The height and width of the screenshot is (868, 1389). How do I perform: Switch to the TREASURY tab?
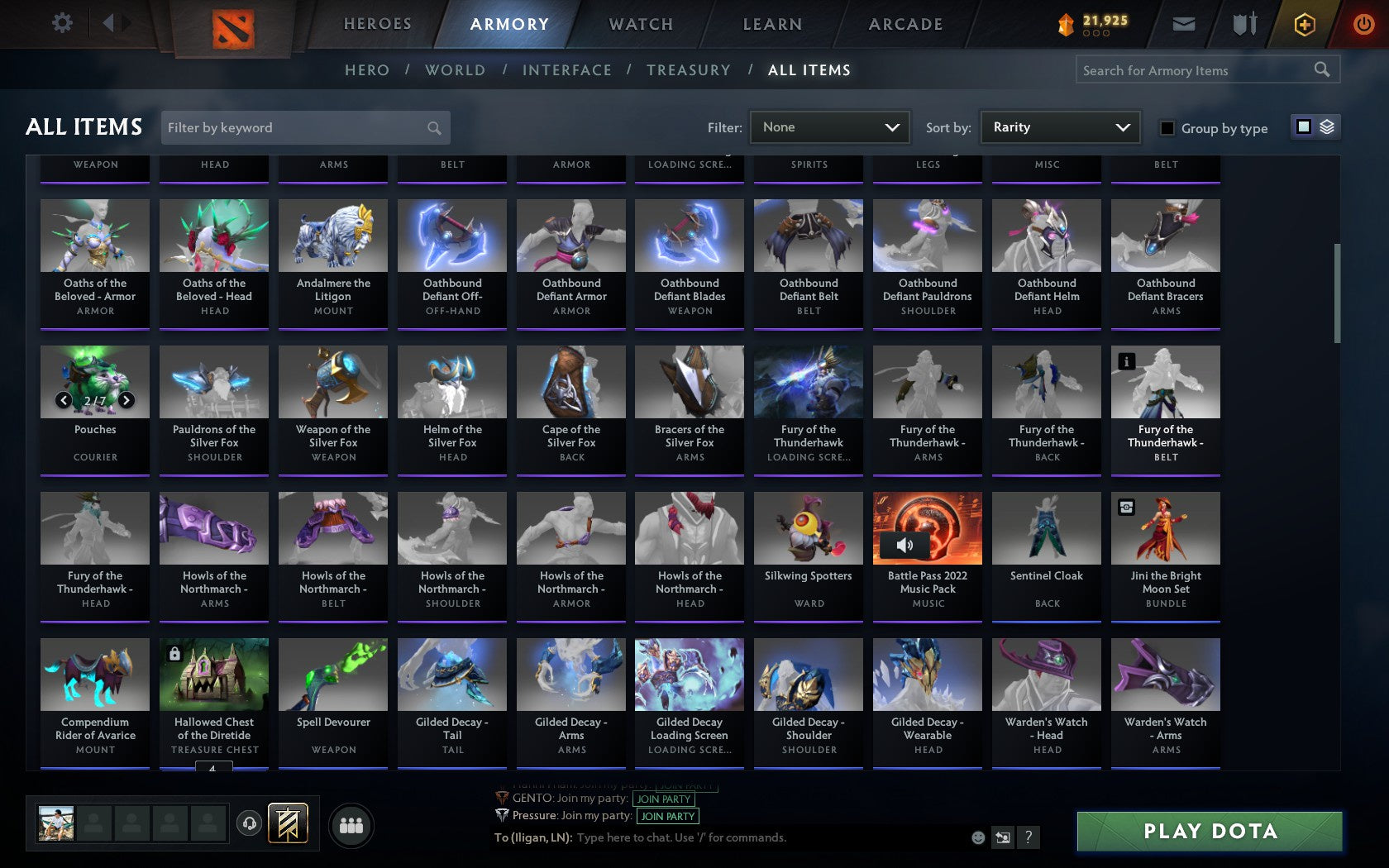coord(689,70)
